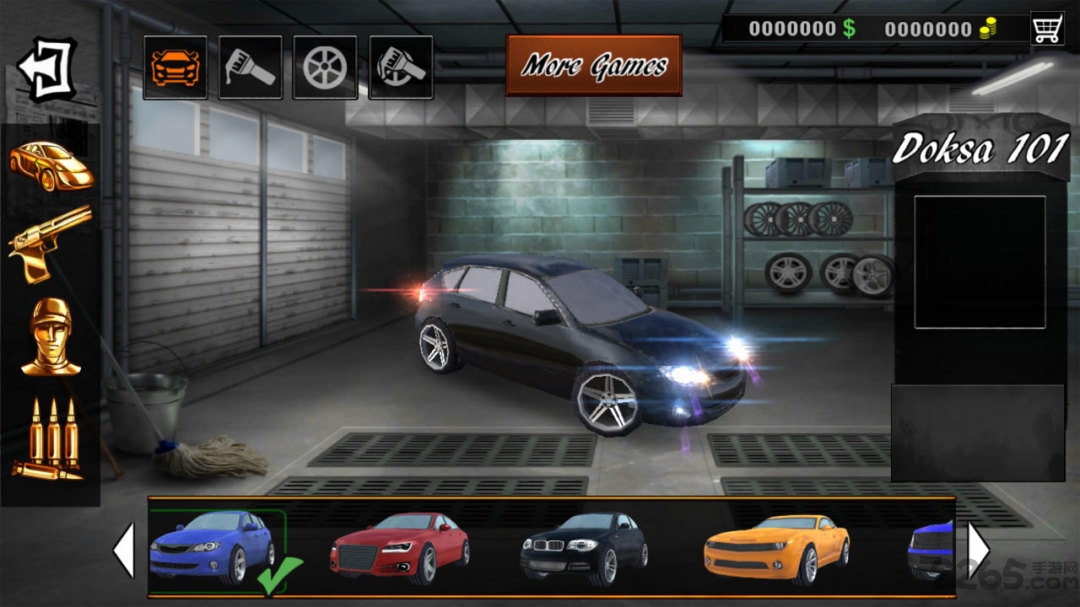Select the orange muscle car thumbnail
Screen dimensions: 1080x607
[x=776, y=547]
